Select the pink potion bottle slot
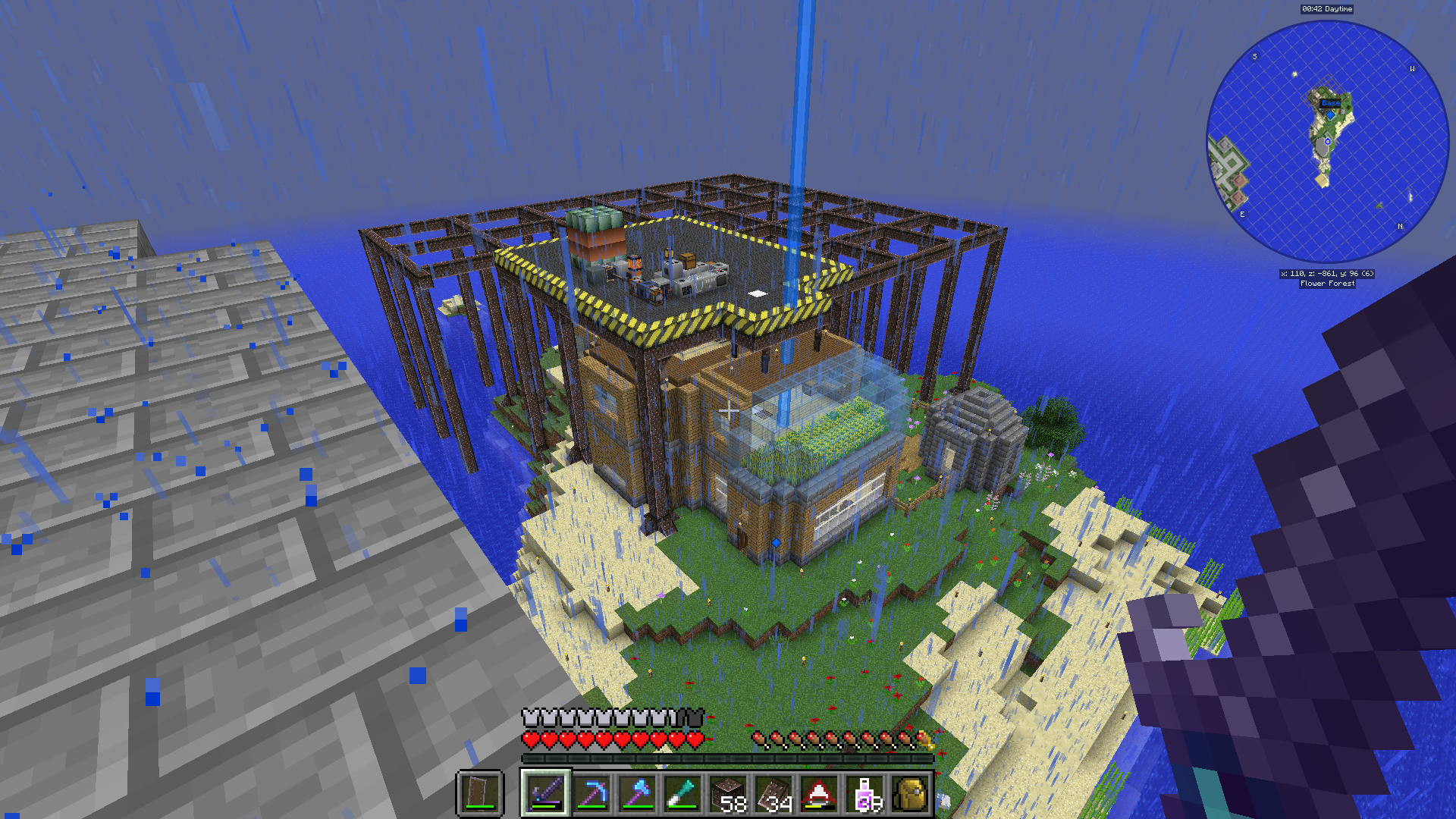 865,793
